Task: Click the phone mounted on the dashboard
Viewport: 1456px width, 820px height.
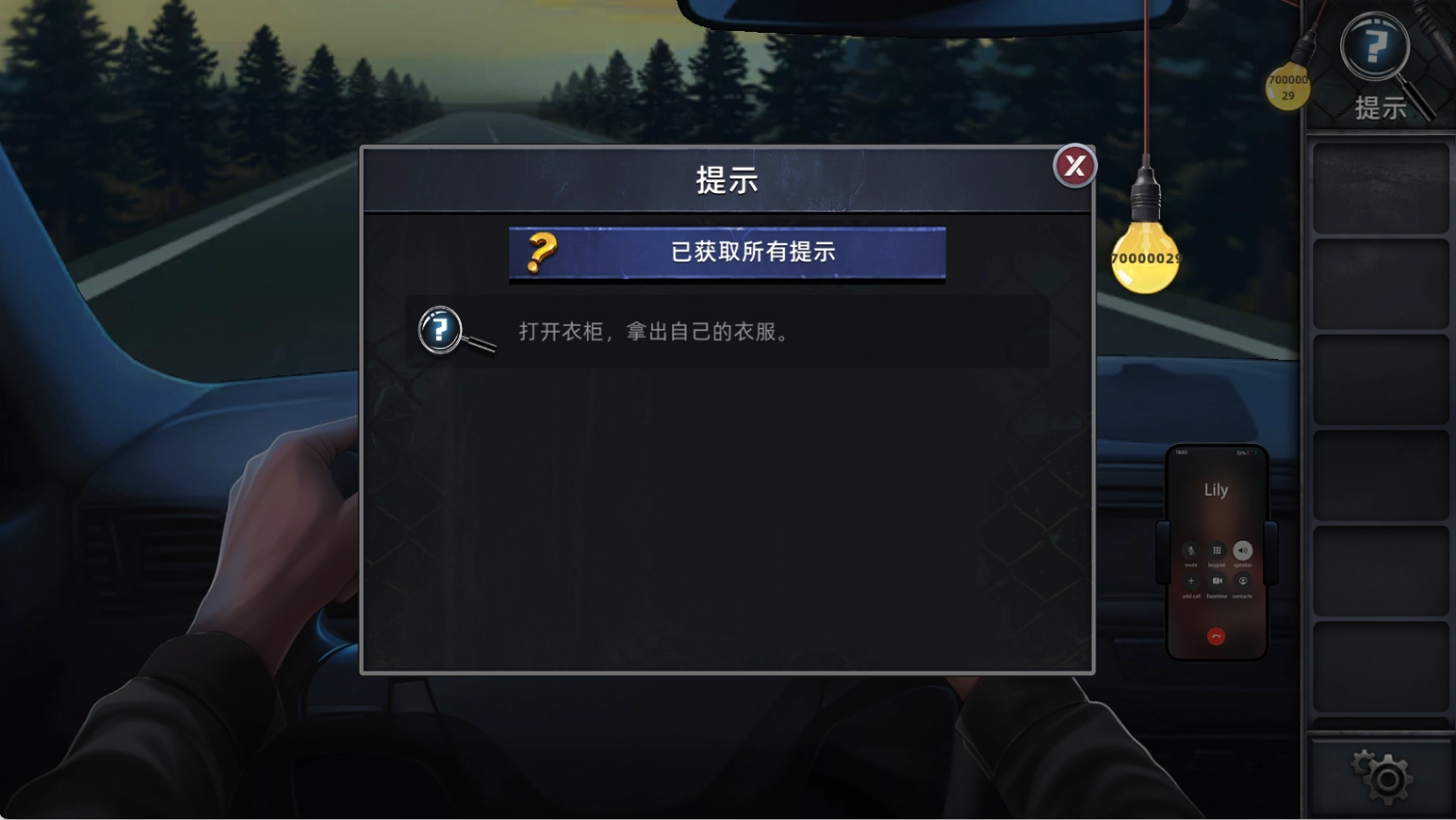Action: (1216, 555)
